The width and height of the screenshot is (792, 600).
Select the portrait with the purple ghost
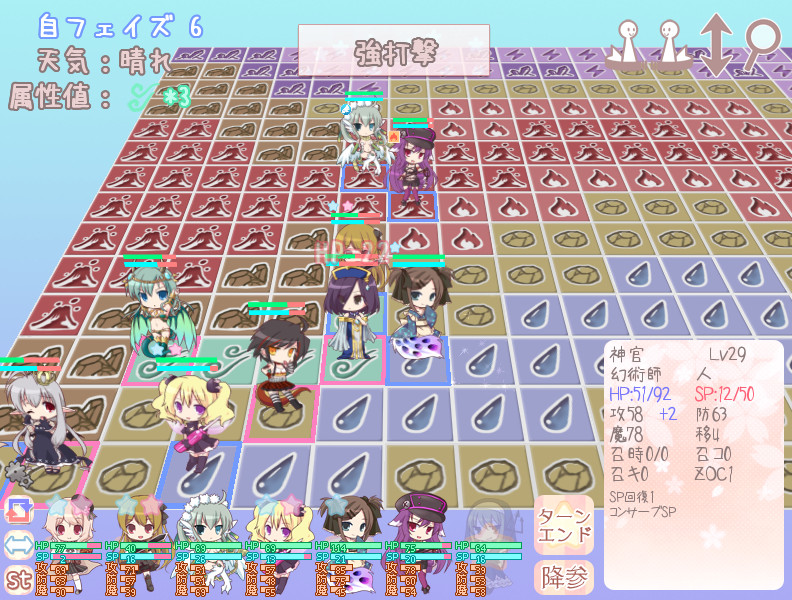click(x=345, y=520)
